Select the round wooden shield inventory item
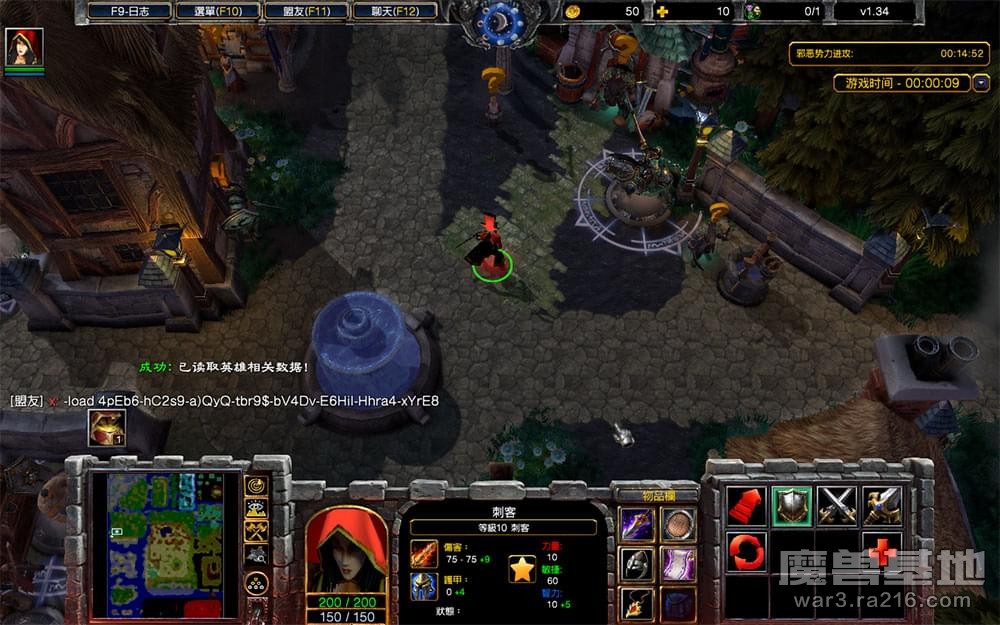 (677, 523)
